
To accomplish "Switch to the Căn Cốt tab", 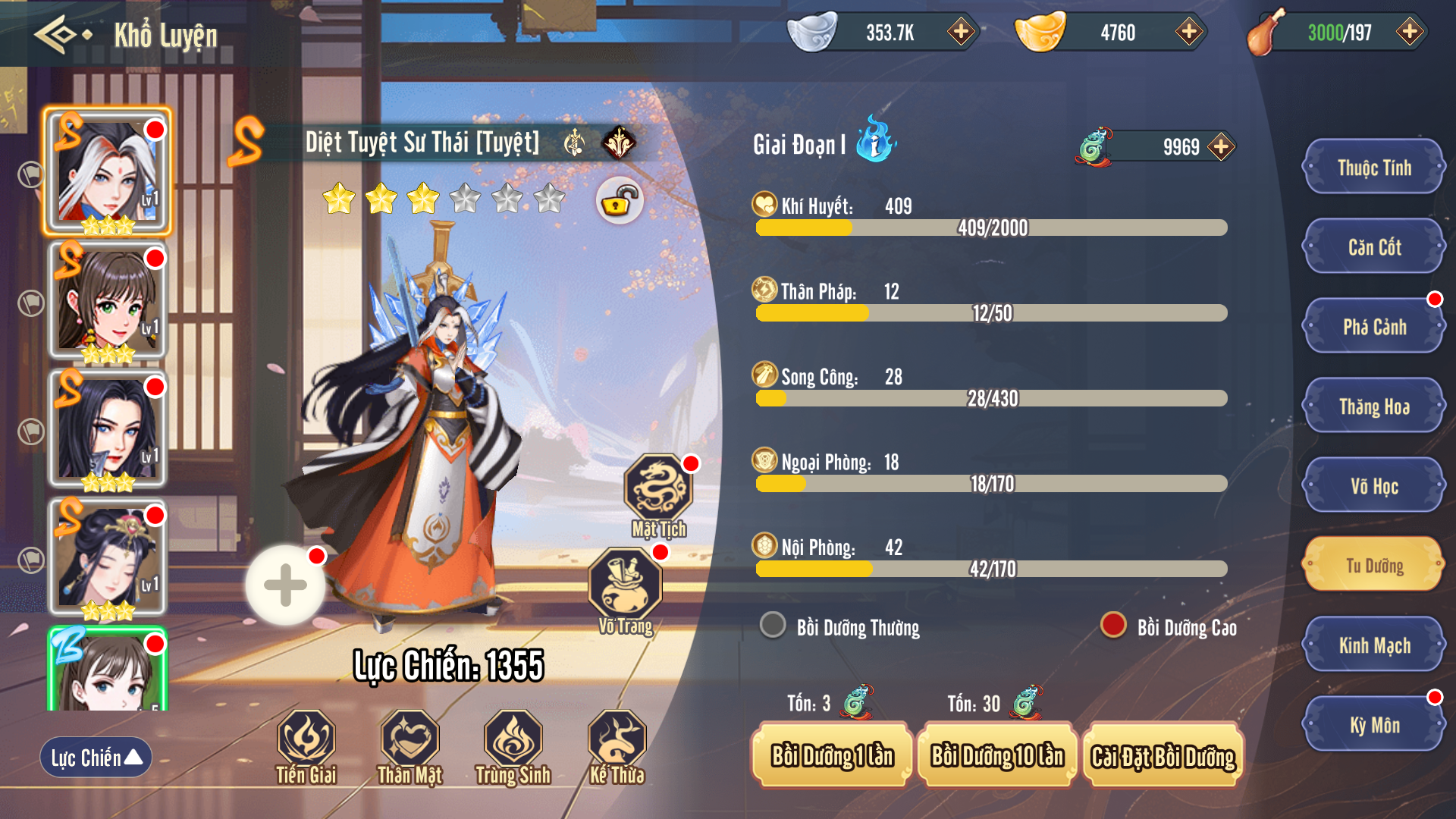I will pyautogui.click(x=1373, y=247).
